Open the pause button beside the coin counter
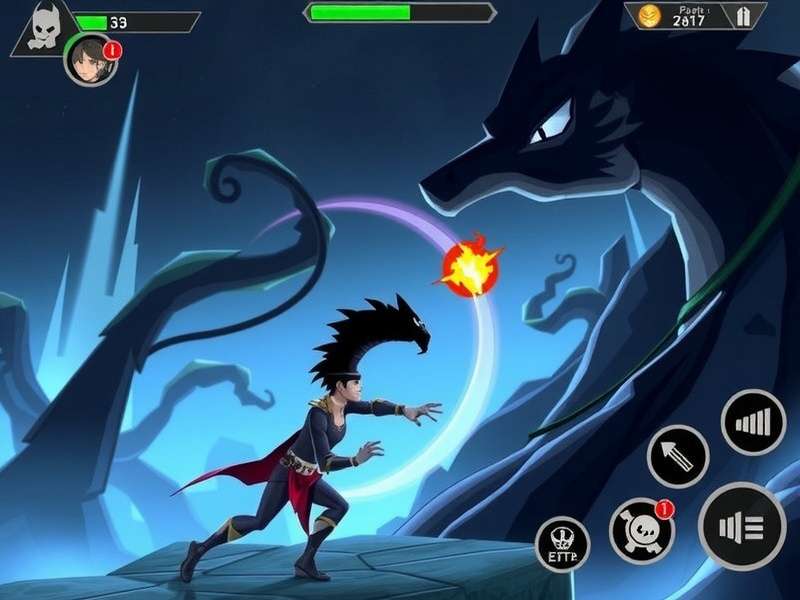This screenshot has width=800, height=600. [744, 16]
